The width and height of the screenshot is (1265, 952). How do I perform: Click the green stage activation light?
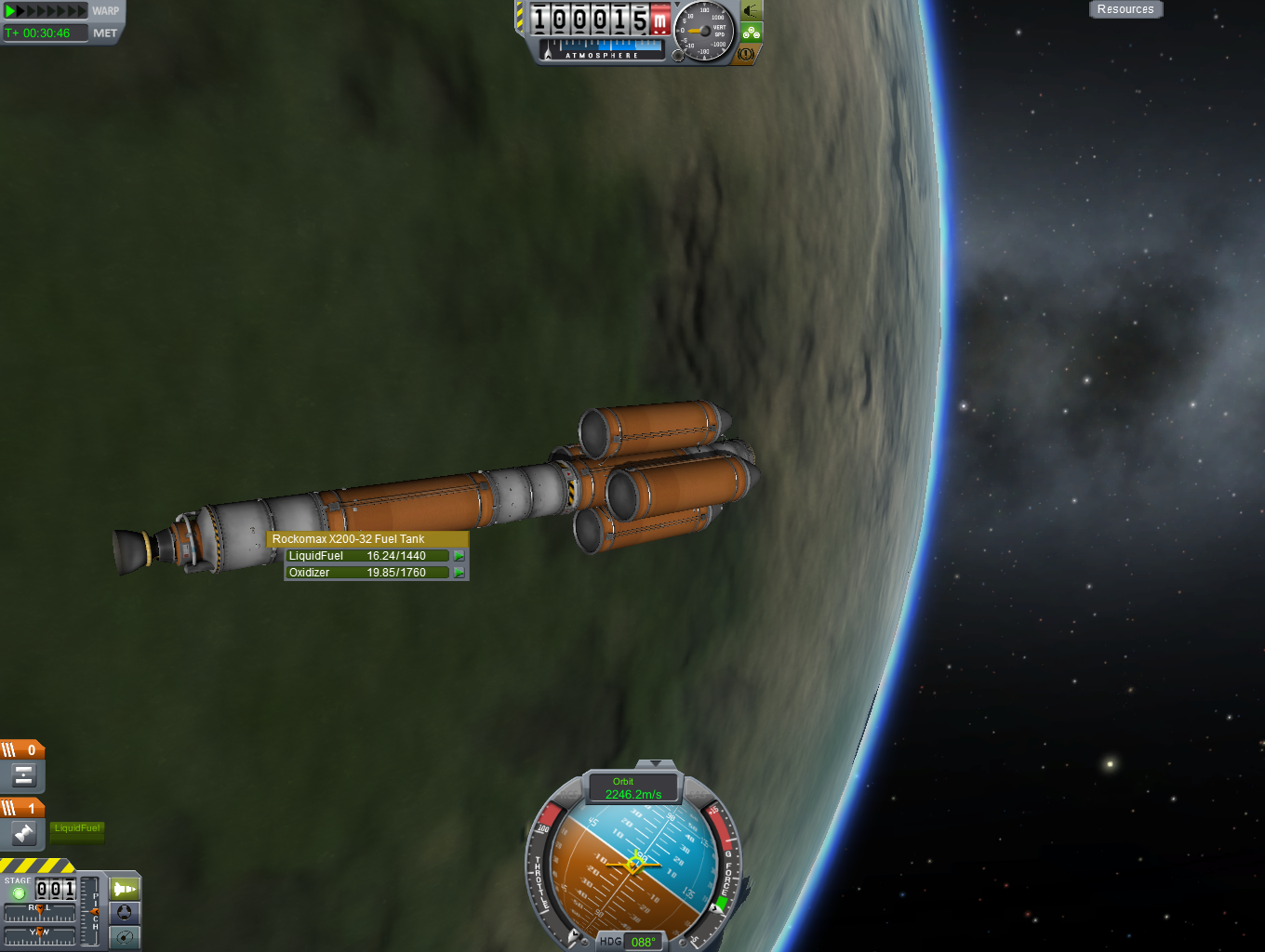pyautogui.click(x=18, y=893)
